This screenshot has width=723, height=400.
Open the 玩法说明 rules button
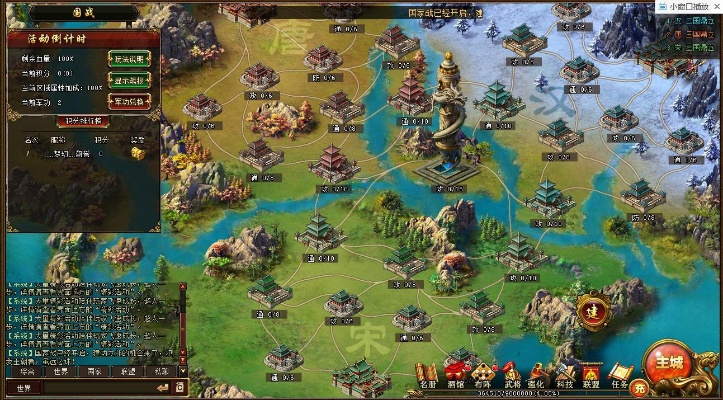[x=128, y=58]
